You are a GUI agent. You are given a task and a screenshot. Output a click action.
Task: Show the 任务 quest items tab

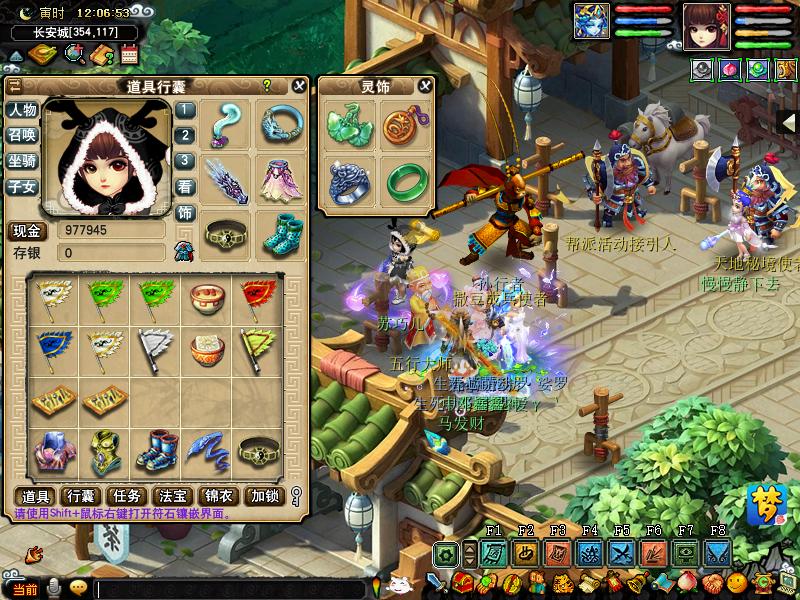coord(127,496)
